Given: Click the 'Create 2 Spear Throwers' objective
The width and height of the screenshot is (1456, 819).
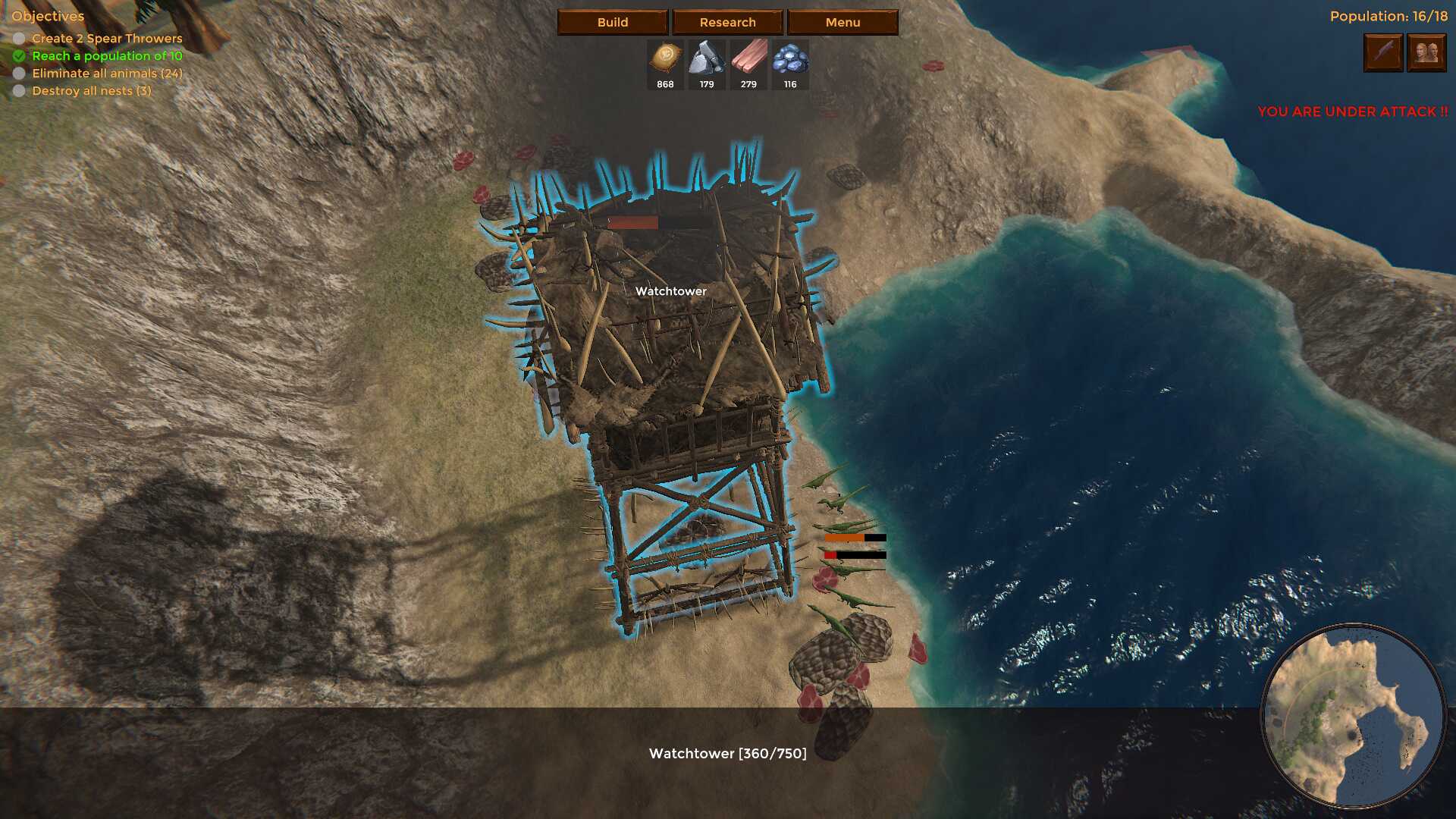Looking at the screenshot, I should pos(107,39).
